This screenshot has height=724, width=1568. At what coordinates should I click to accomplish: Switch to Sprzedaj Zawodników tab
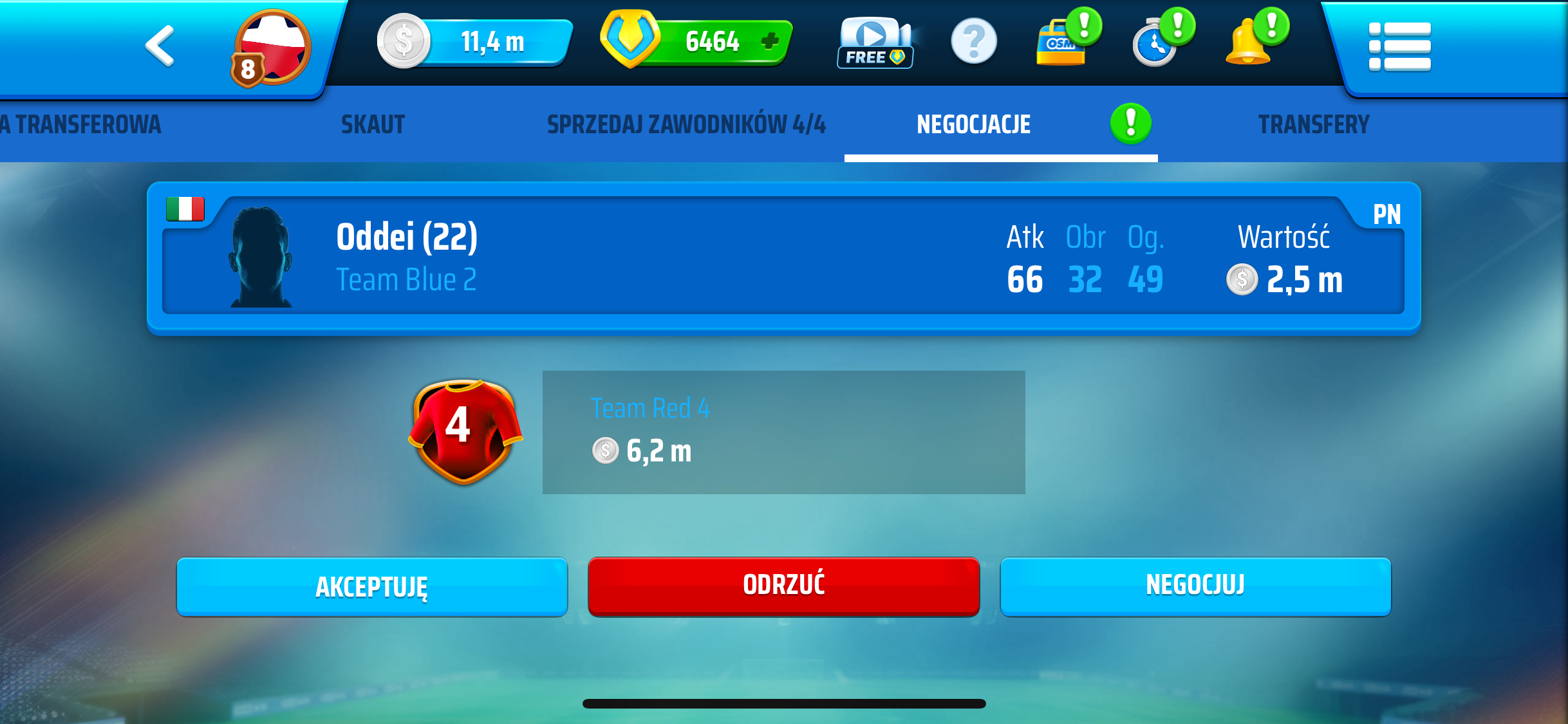pos(686,125)
